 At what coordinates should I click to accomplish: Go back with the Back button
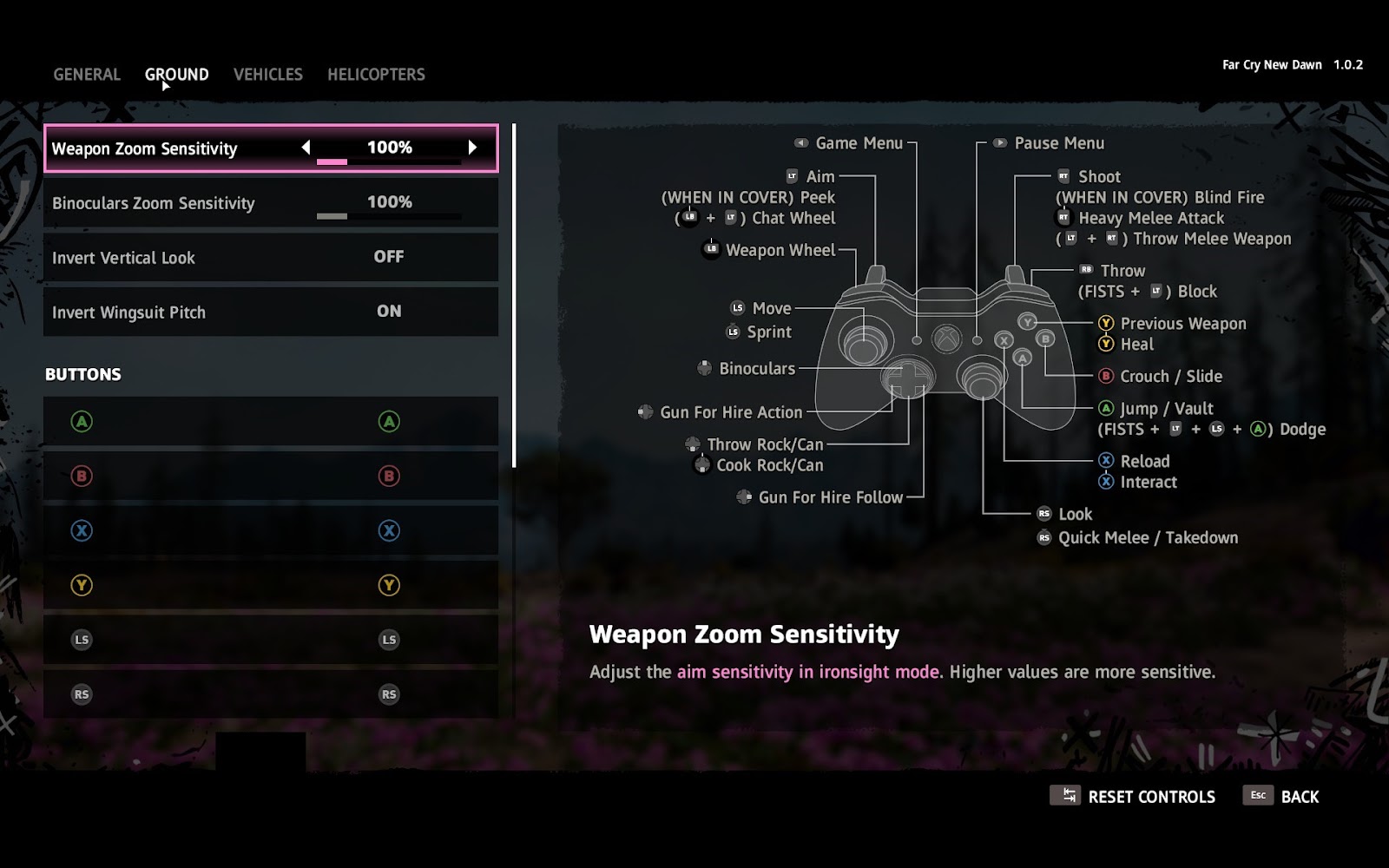pyautogui.click(x=1281, y=797)
